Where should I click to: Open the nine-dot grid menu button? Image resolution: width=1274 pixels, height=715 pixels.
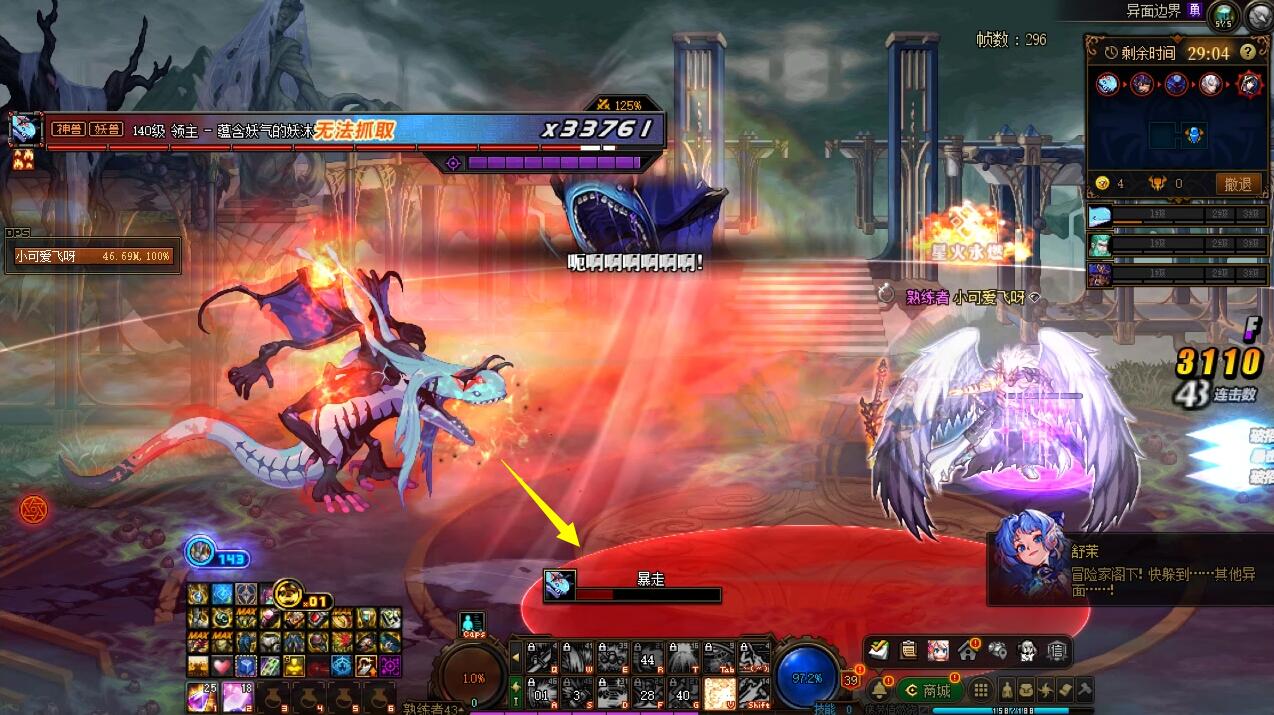[982, 690]
